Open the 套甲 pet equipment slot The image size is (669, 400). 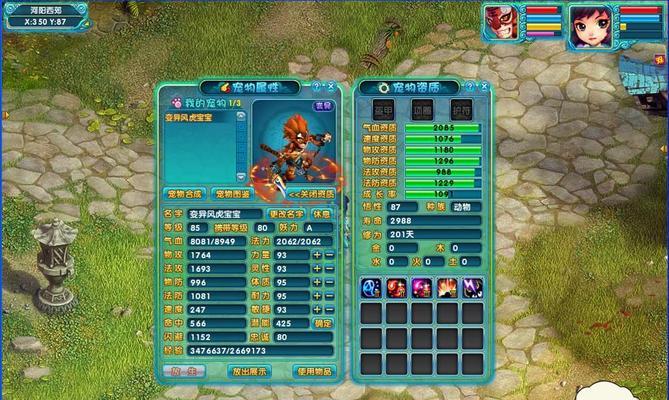[384, 110]
